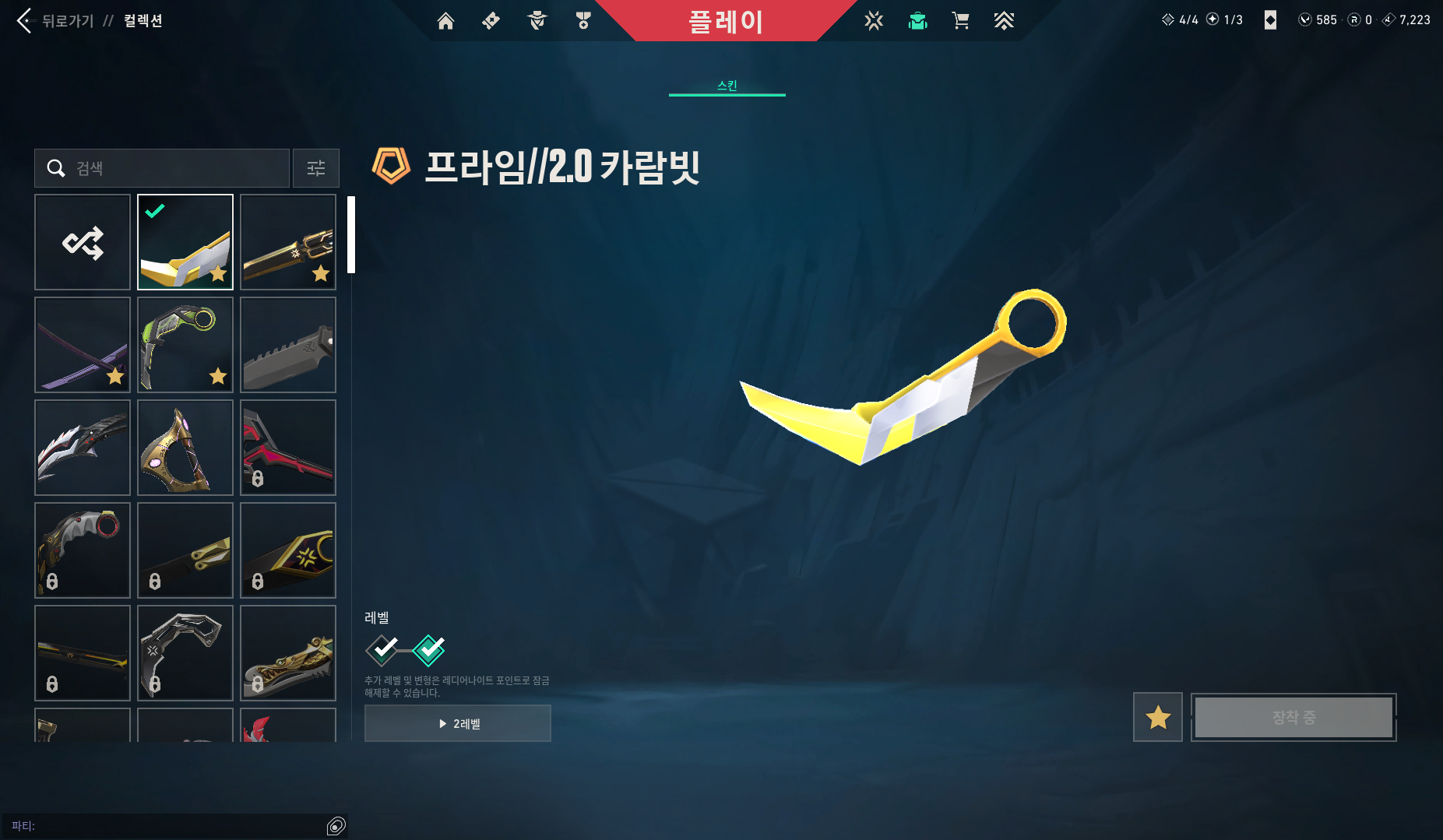Select the random skin shuffle thumbnail

[x=82, y=242]
